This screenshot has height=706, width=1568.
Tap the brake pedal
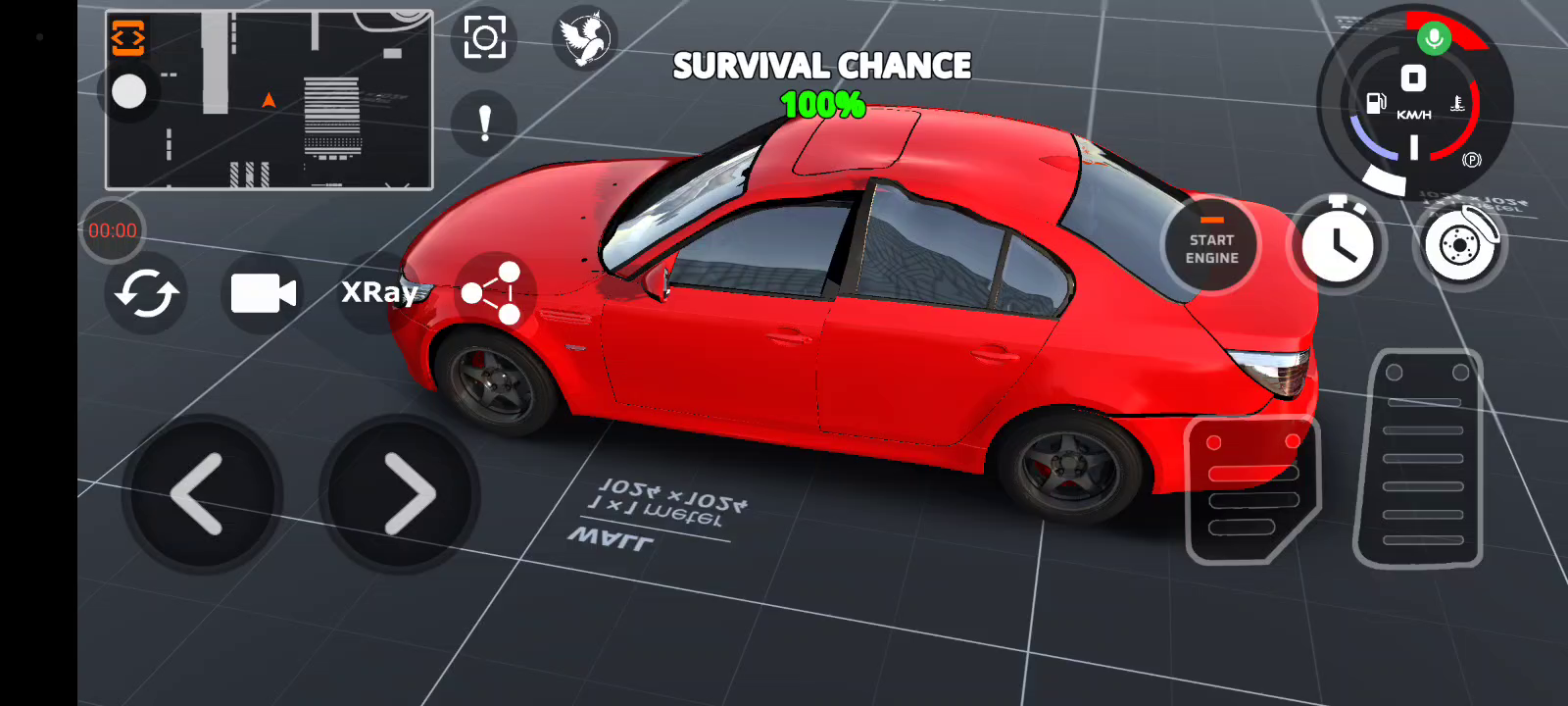[1251, 488]
